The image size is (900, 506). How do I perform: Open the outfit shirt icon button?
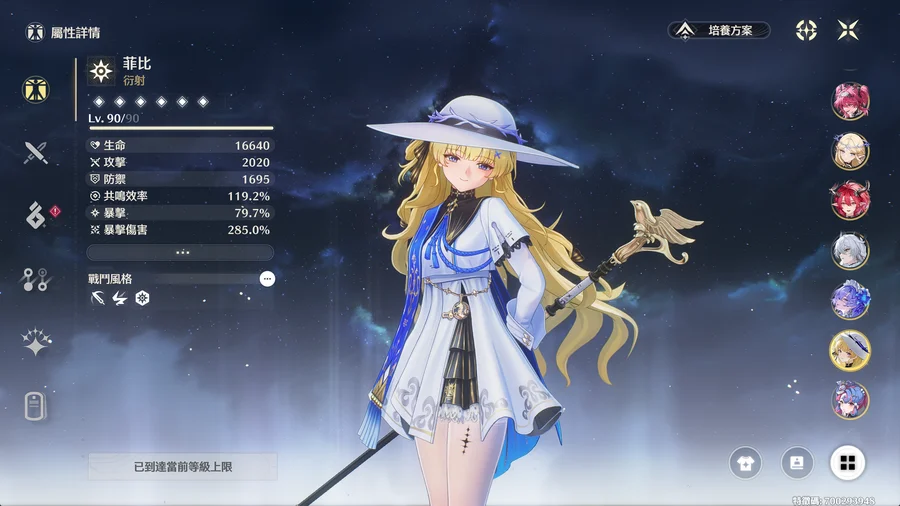point(747,462)
